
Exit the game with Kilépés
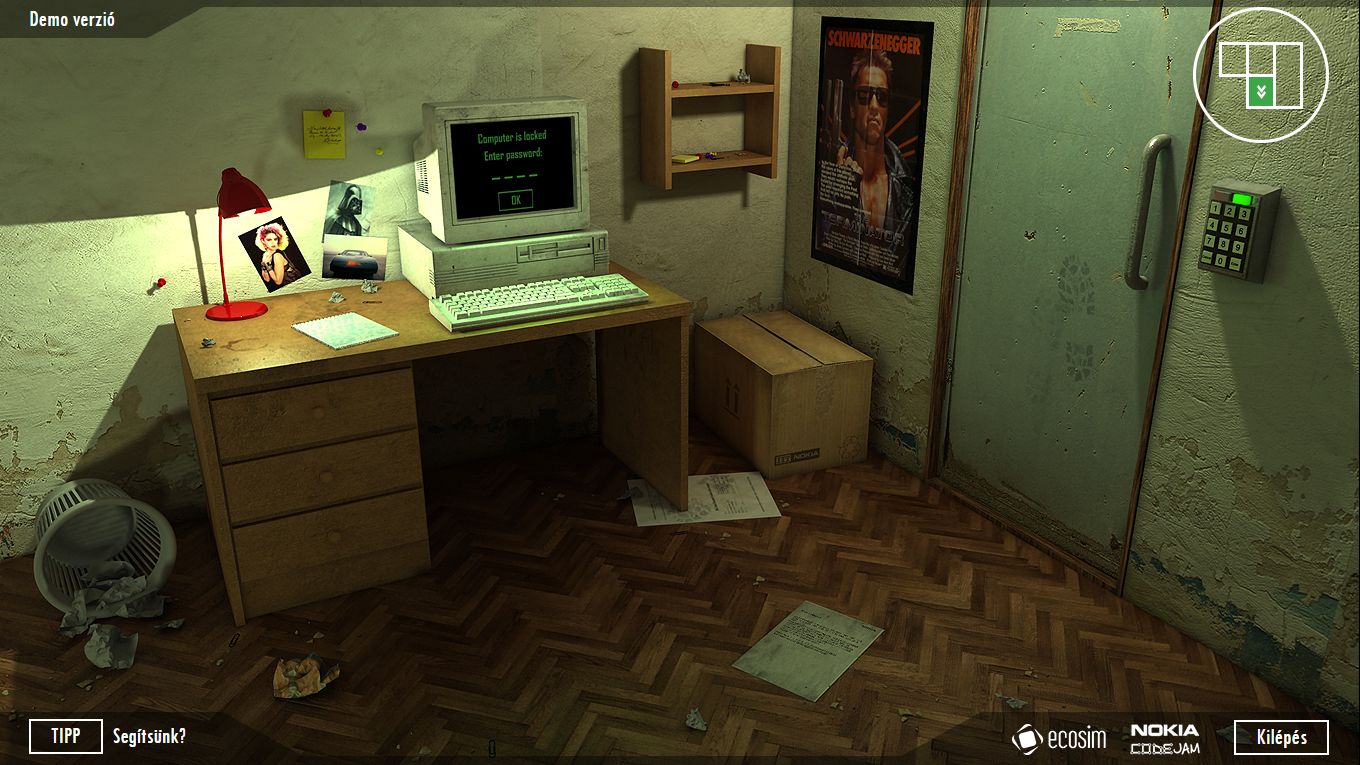click(1281, 737)
